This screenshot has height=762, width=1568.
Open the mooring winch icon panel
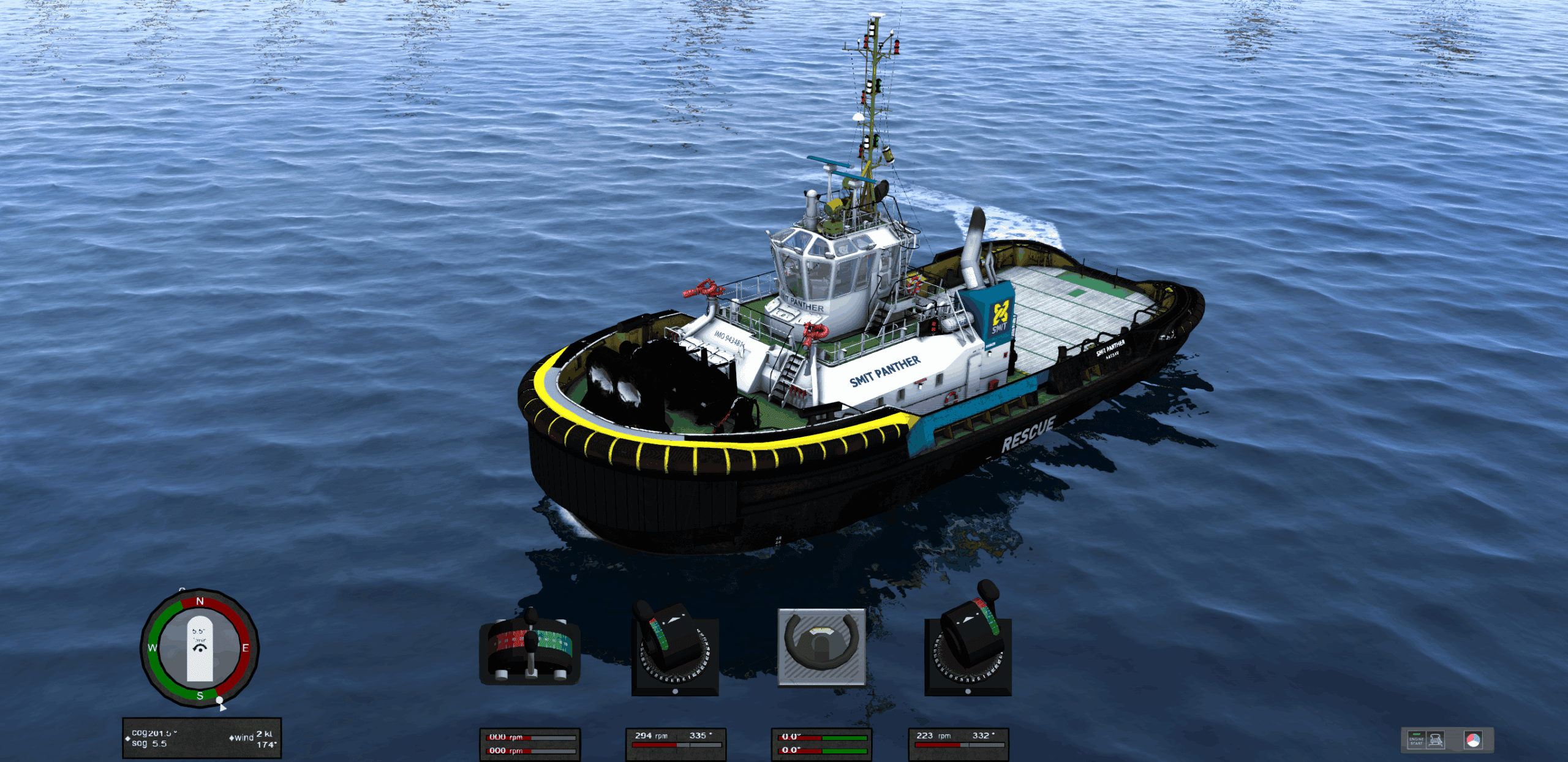1436,740
